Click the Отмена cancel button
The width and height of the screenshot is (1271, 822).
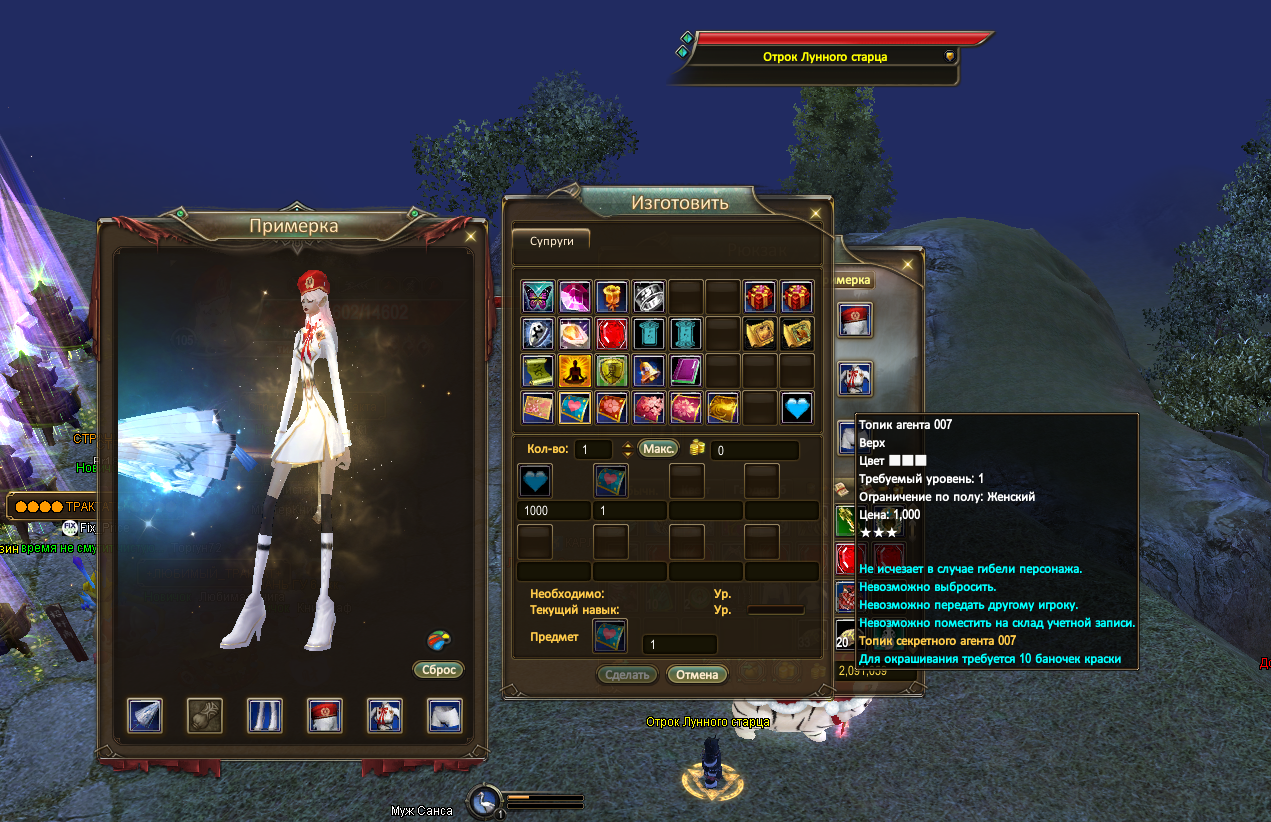pos(697,674)
